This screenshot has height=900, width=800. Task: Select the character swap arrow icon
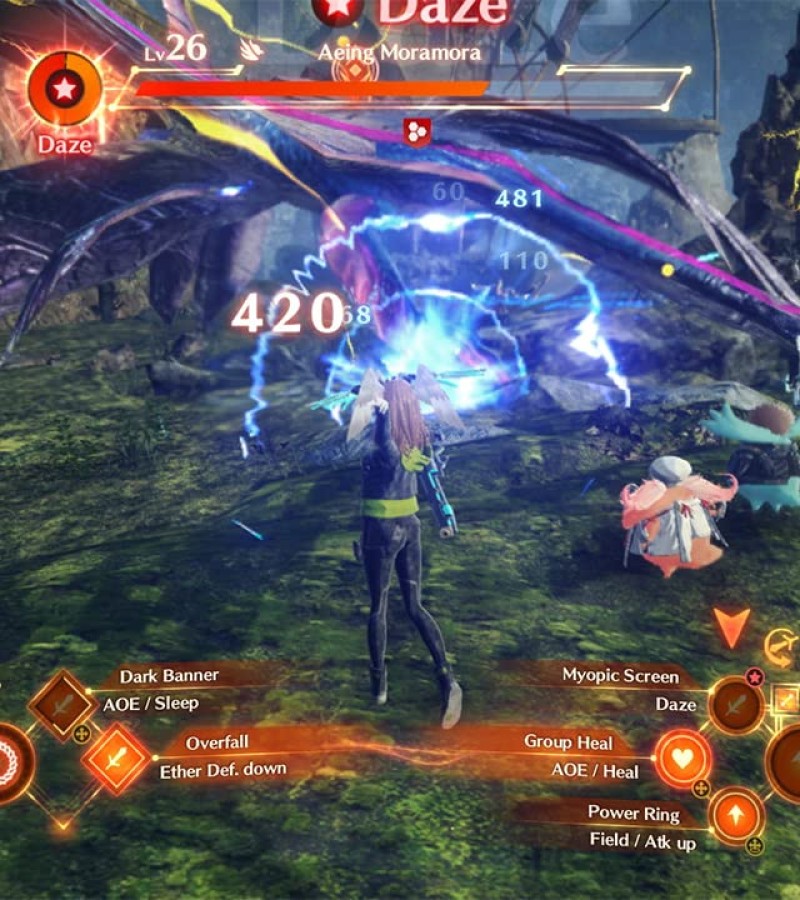point(781,648)
